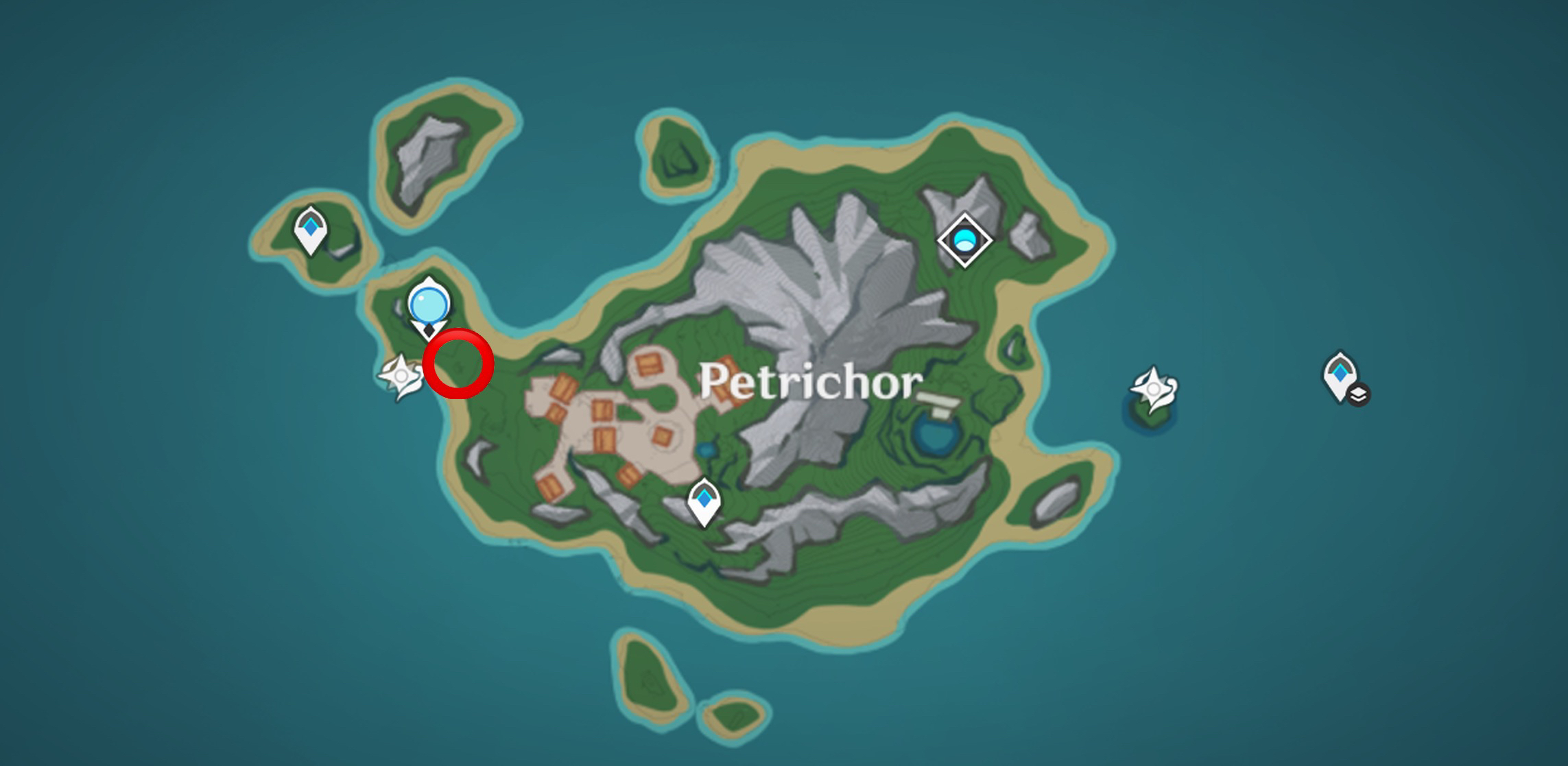Pick the white star marker beside the red circle

click(401, 376)
